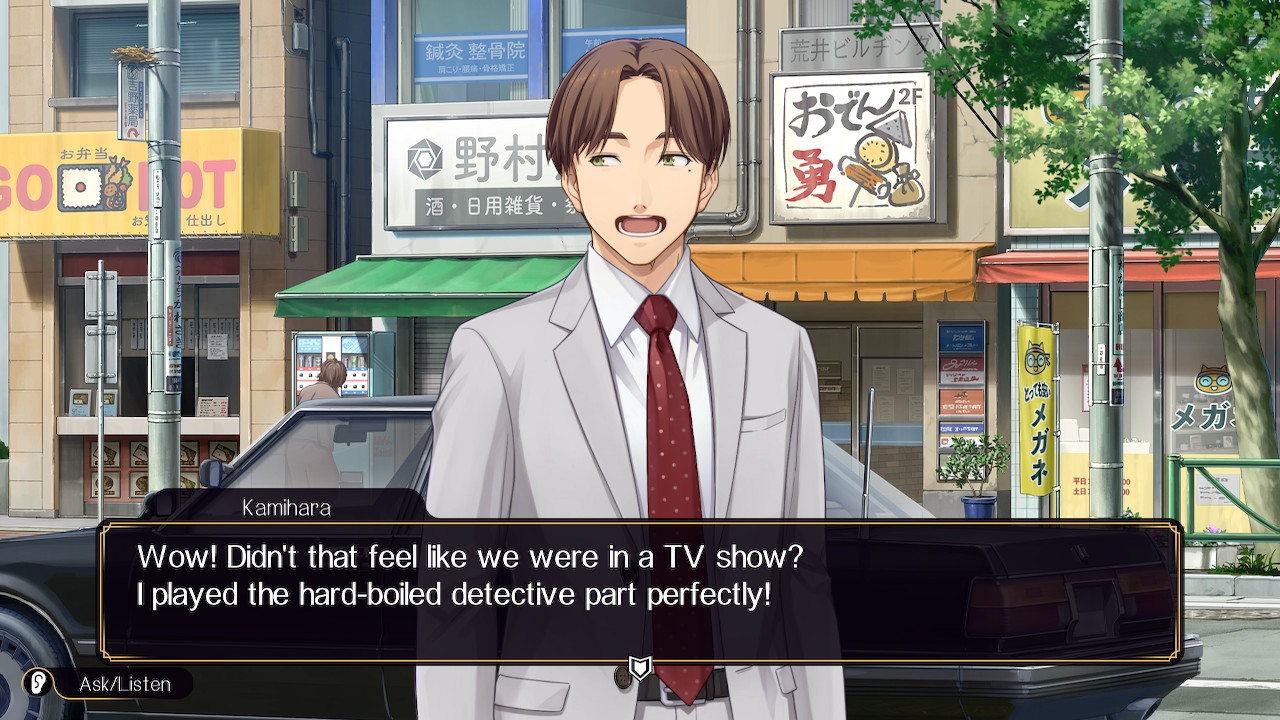This screenshot has width=1280, height=720.
Task: Advance dialogue with the continue arrow marker
Action: click(640, 667)
